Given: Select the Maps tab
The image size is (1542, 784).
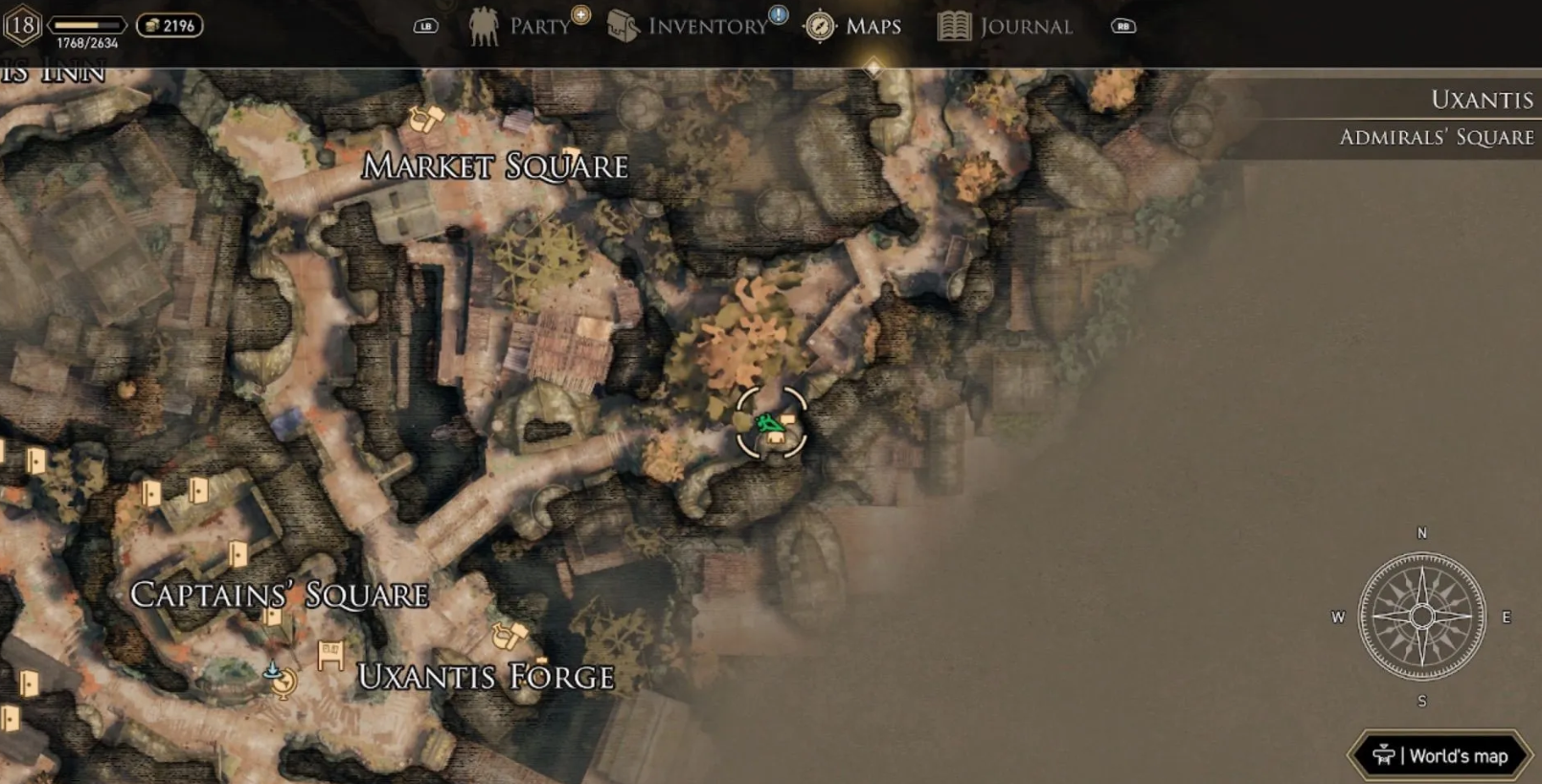Looking at the screenshot, I should pyautogui.click(x=854, y=26).
